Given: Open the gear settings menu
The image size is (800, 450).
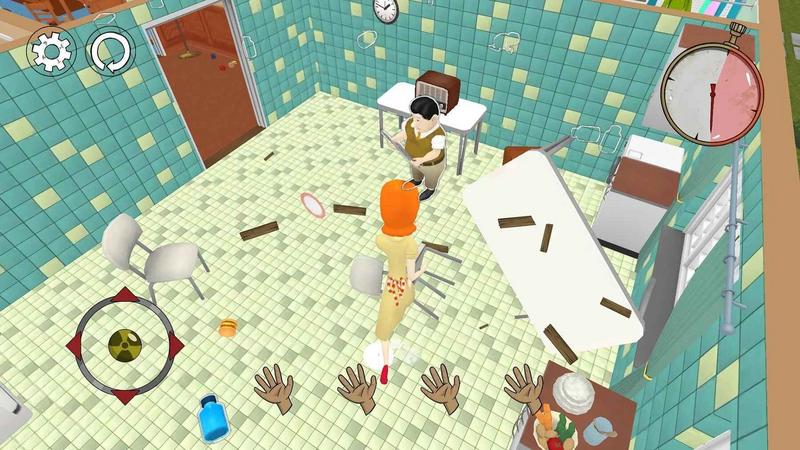Looking at the screenshot, I should click(x=50, y=52).
